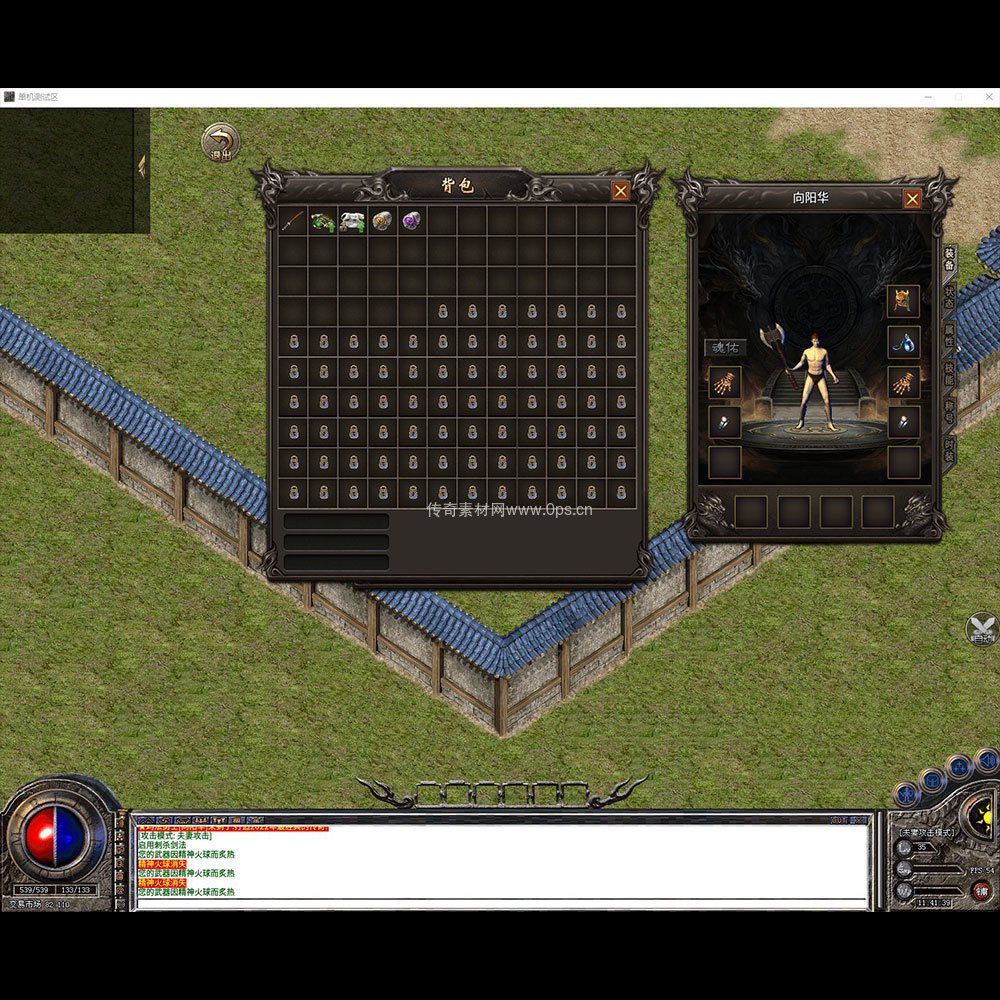Select the equipped golden helmet slot
This screenshot has width=1000, height=1000.
[903, 301]
